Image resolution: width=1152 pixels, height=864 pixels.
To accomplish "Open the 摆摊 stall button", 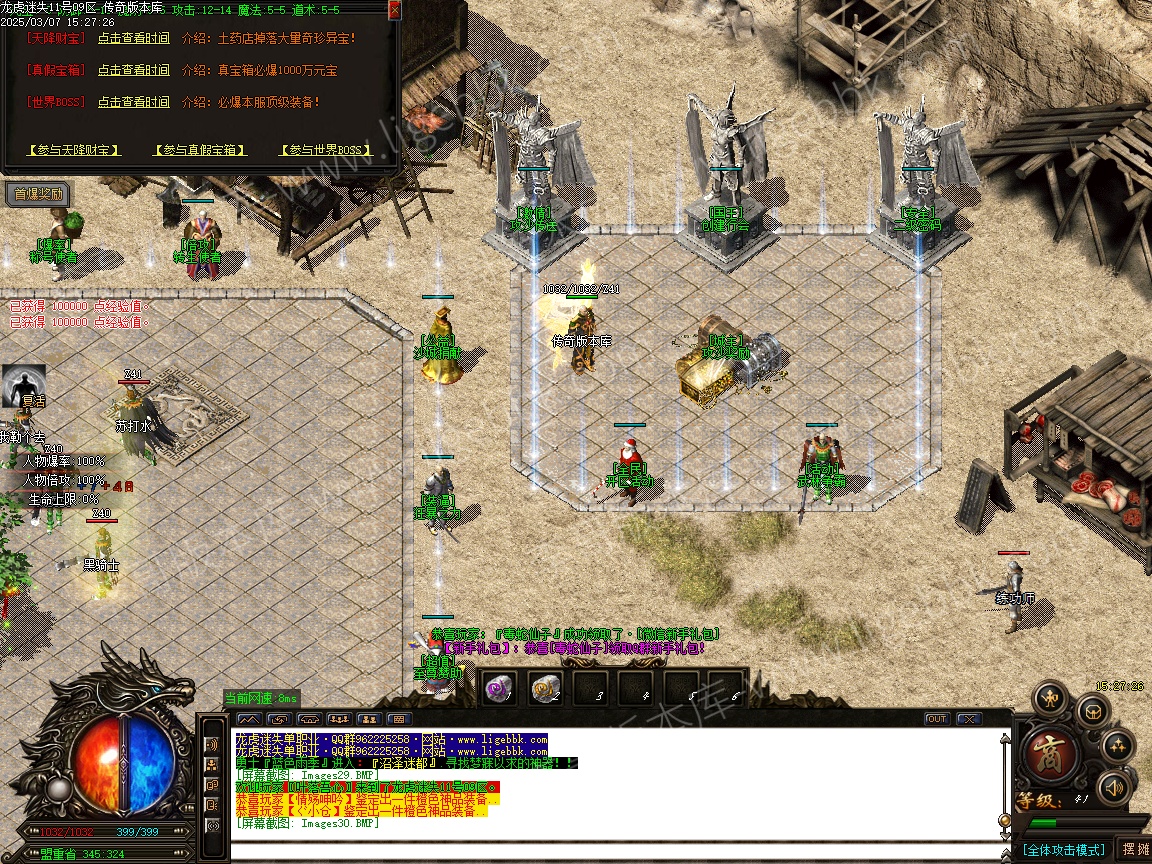I will tap(1134, 849).
